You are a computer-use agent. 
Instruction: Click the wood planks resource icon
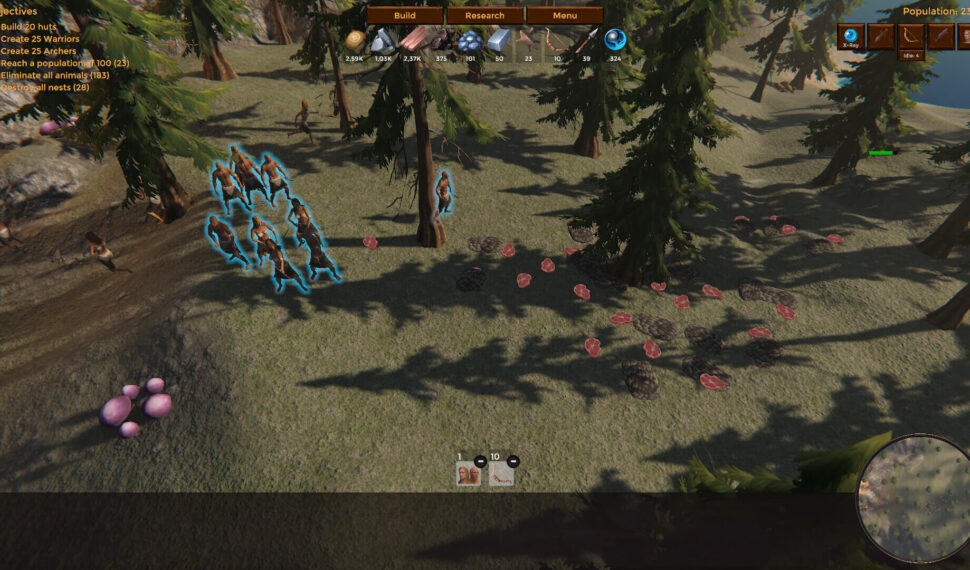(x=412, y=40)
